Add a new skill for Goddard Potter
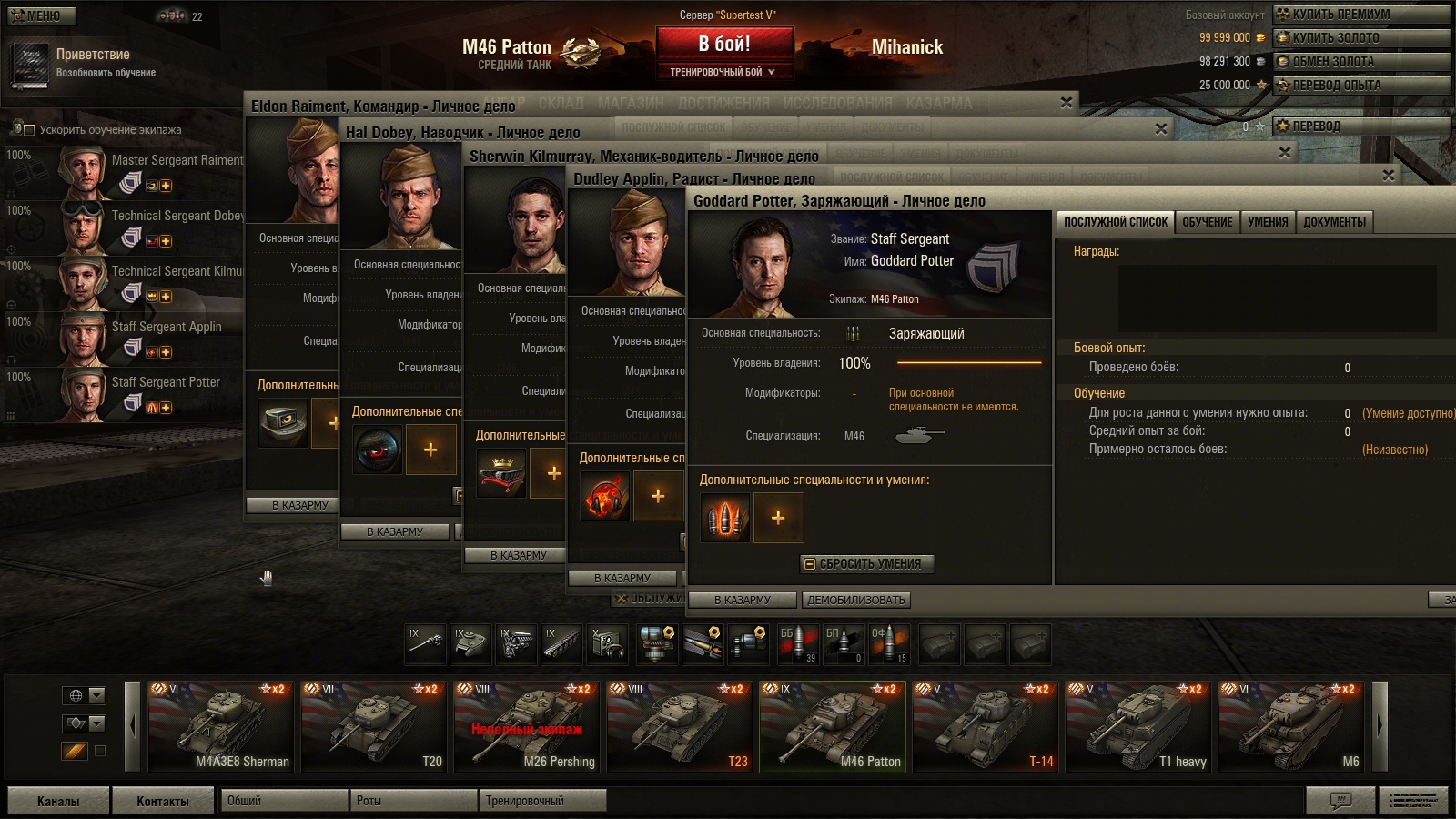The width and height of the screenshot is (1456, 819). (x=778, y=518)
